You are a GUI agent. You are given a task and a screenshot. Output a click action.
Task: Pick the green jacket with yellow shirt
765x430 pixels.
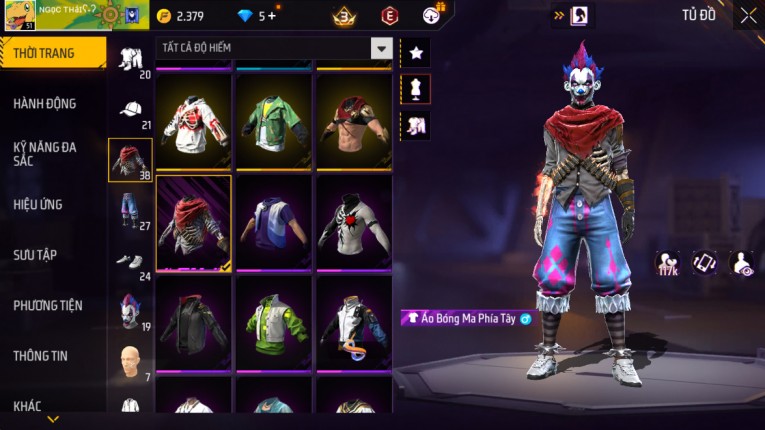(273, 123)
